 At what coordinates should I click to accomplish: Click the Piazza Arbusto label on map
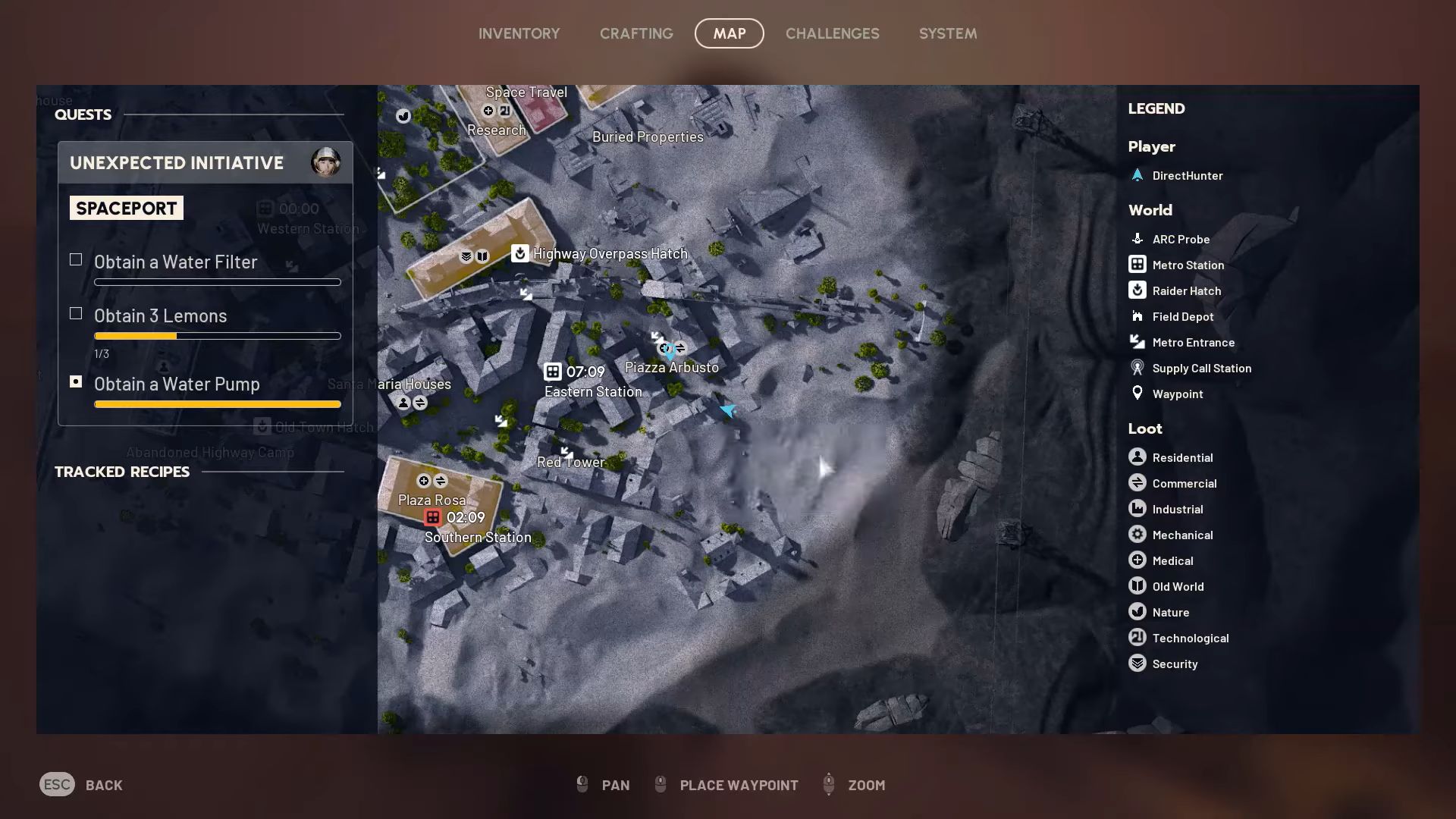[x=671, y=367]
